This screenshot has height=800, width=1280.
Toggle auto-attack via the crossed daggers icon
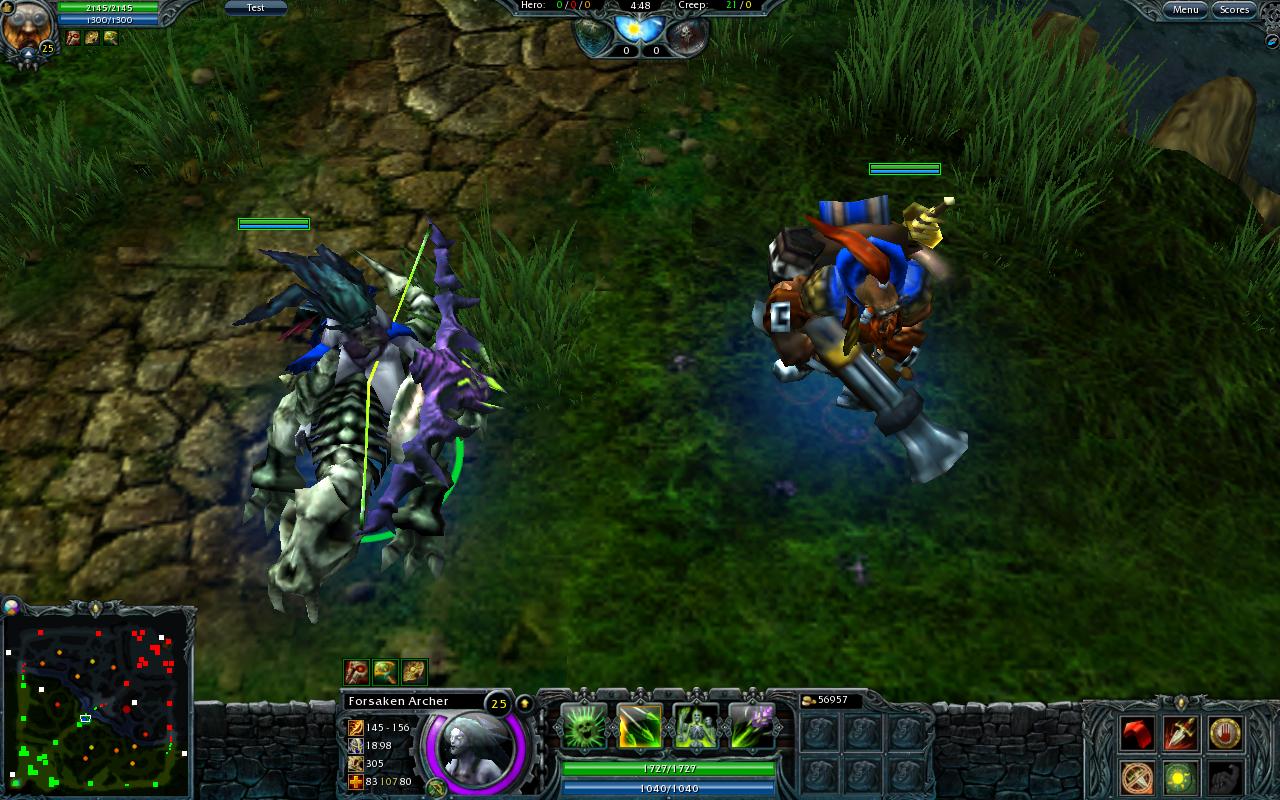click(x=1136, y=779)
